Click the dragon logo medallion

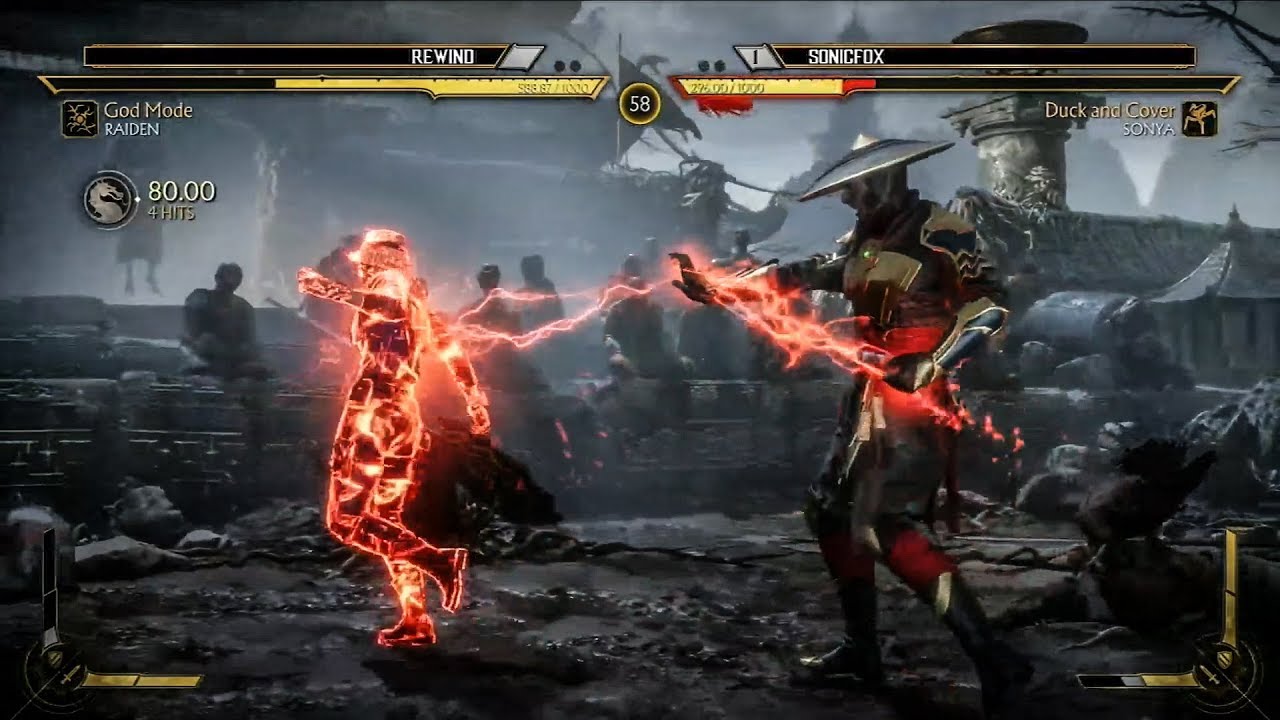point(109,198)
